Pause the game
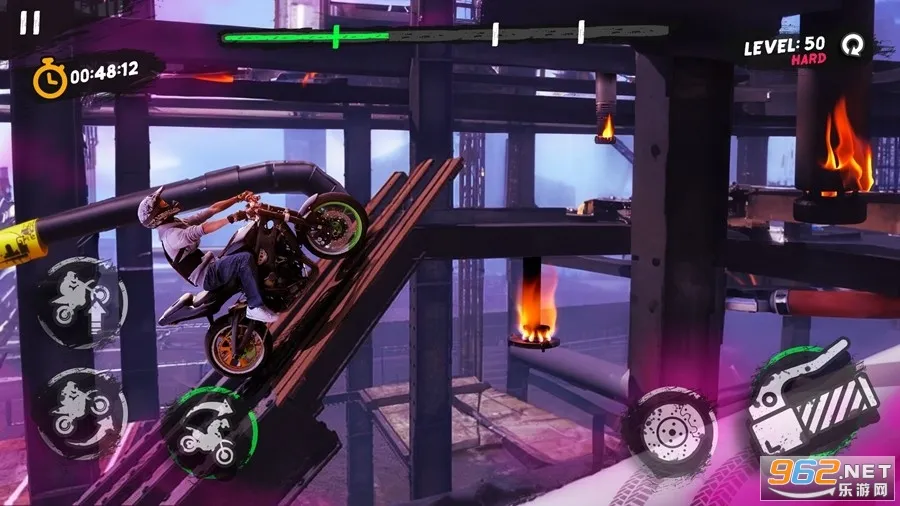 (31, 23)
